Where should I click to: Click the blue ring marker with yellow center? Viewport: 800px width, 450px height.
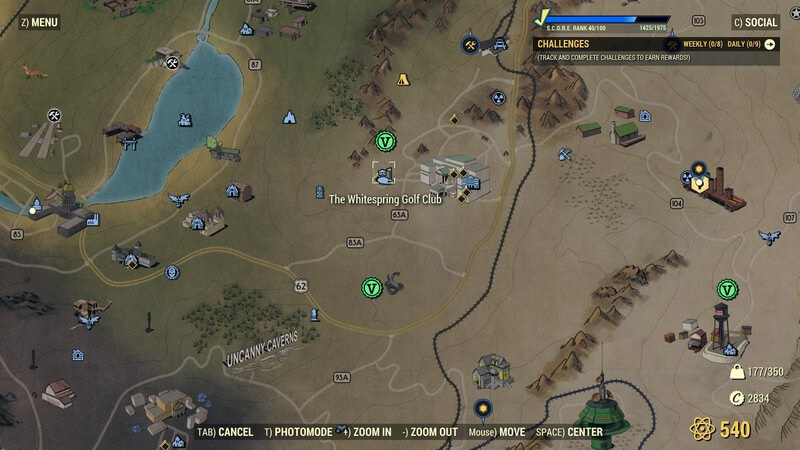483,408
